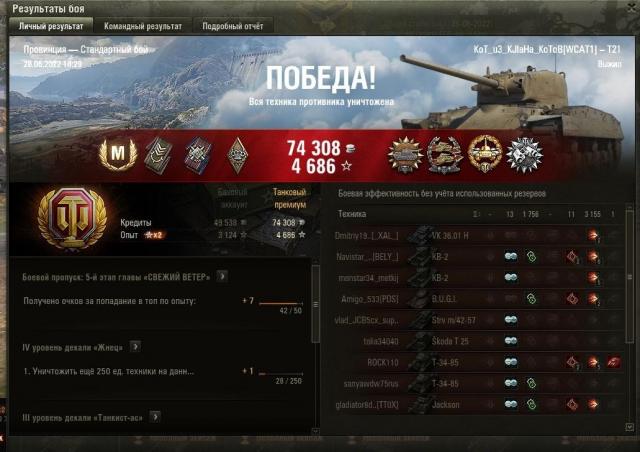Select the Dmitriy19 VK 36.01 H row
This screenshot has height=452, width=640.
click(480, 235)
